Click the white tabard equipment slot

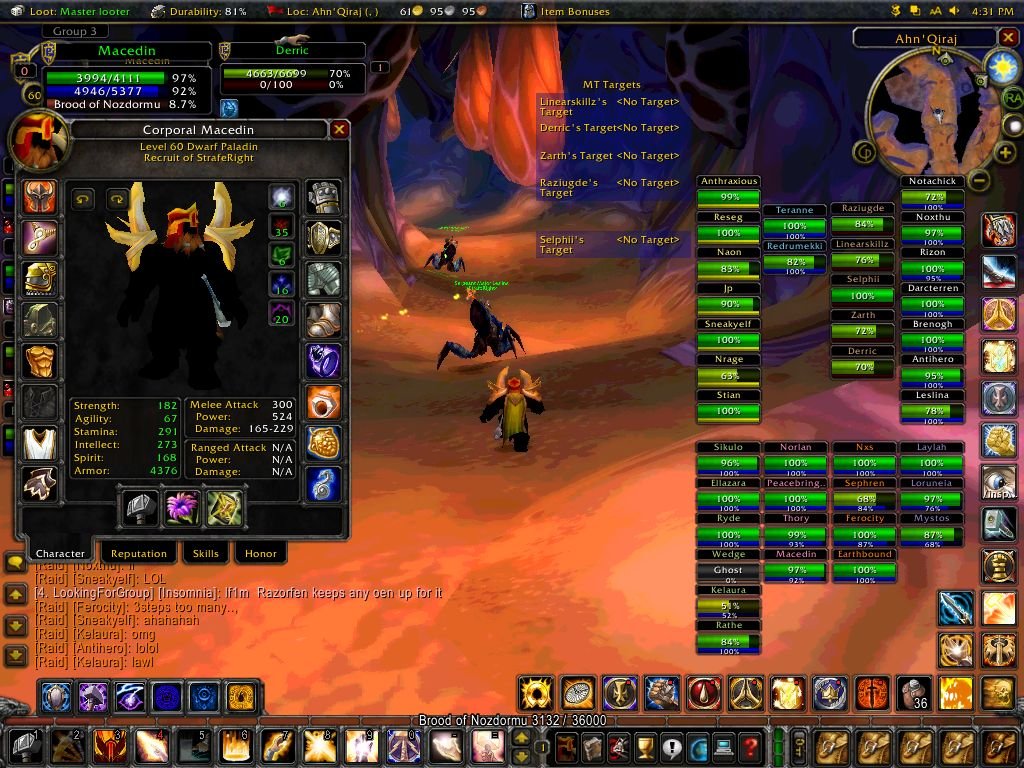tap(40, 443)
